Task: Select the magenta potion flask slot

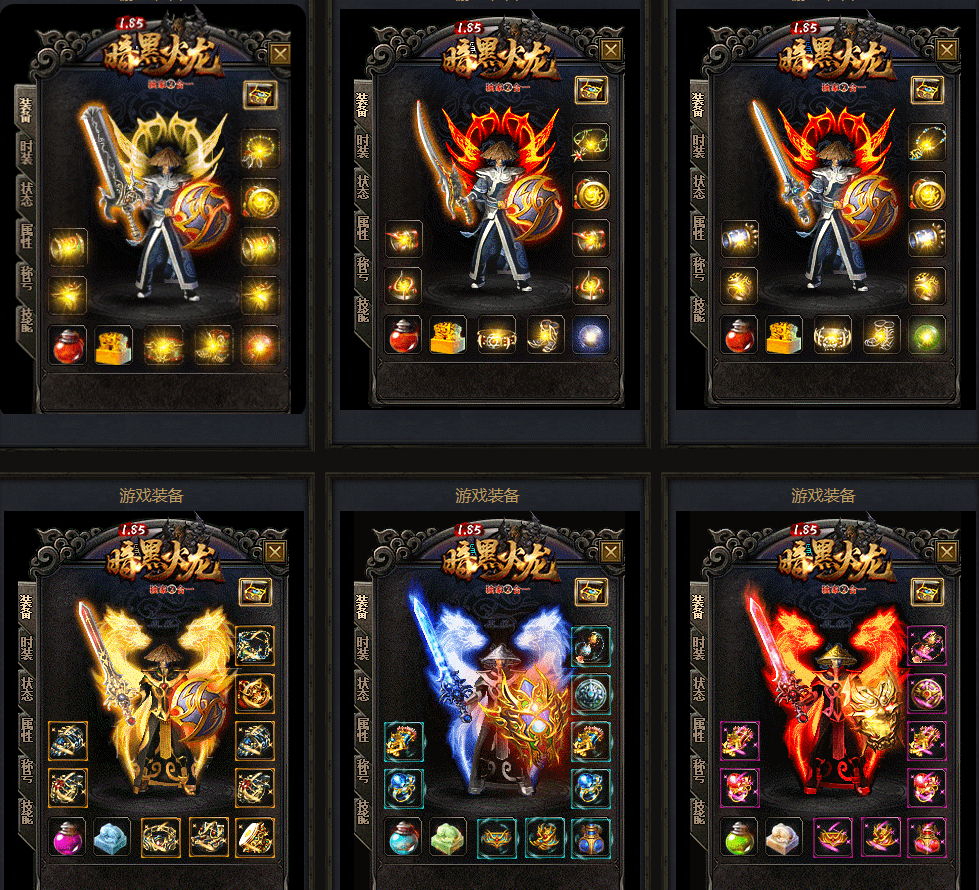Action: tap(69, 837)
